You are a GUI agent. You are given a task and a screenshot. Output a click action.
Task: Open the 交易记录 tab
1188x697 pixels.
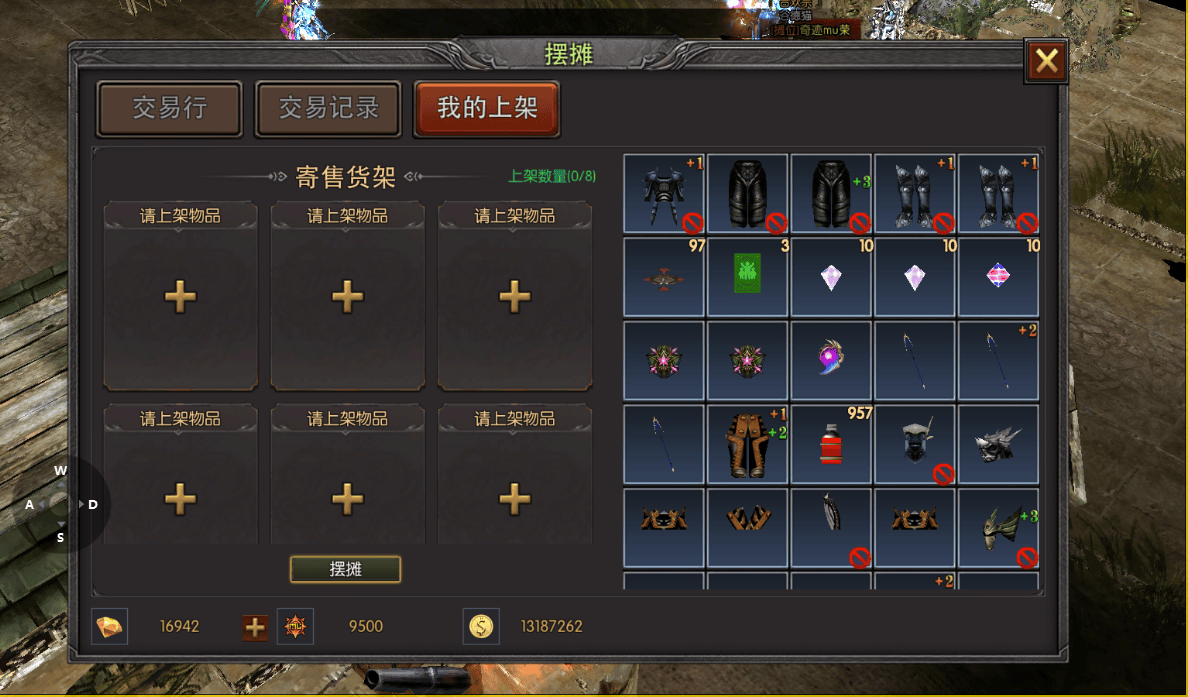click(x=328, y=108)
